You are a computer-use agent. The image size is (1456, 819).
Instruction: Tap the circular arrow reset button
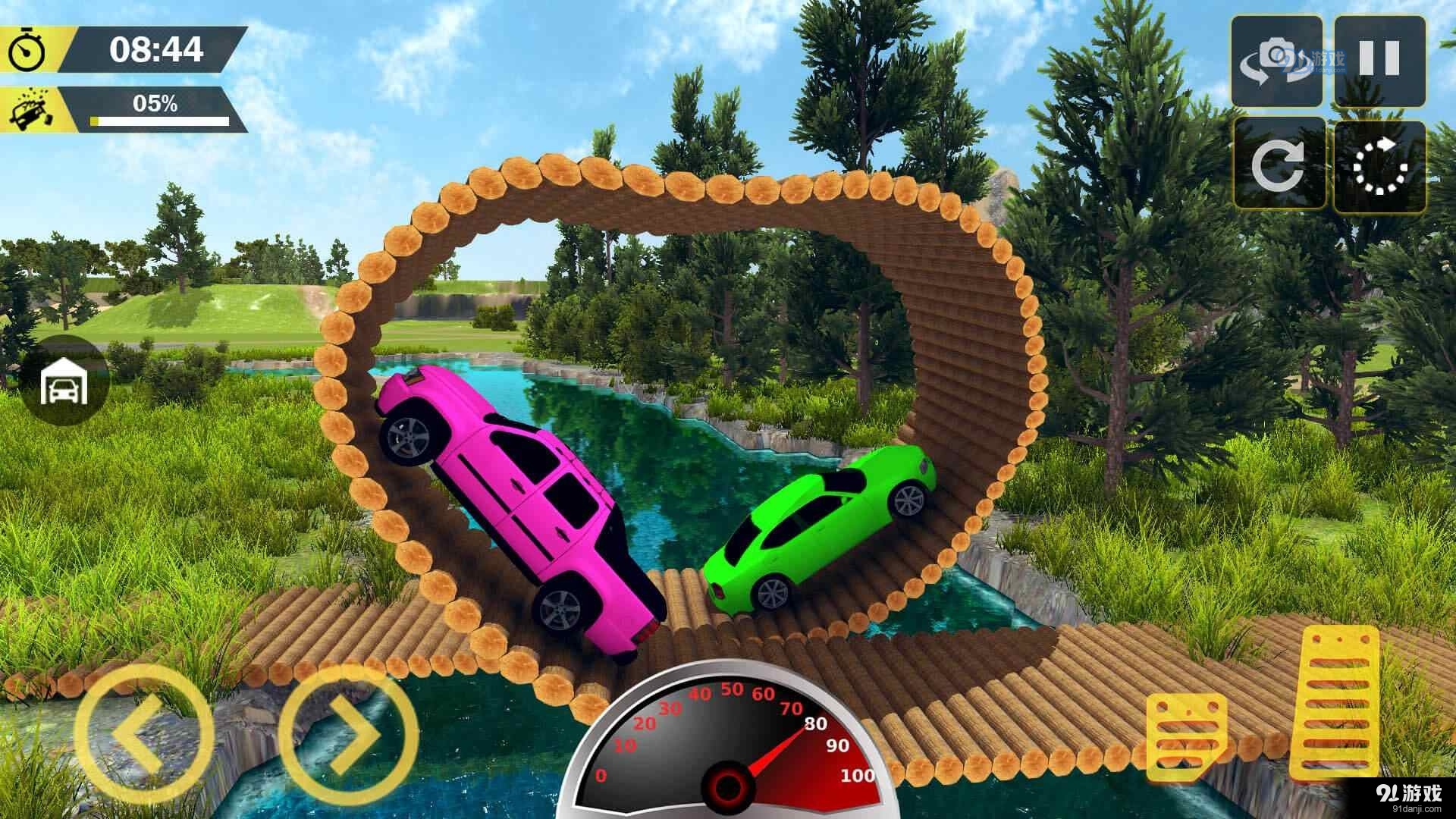(x=1279, y=164)
